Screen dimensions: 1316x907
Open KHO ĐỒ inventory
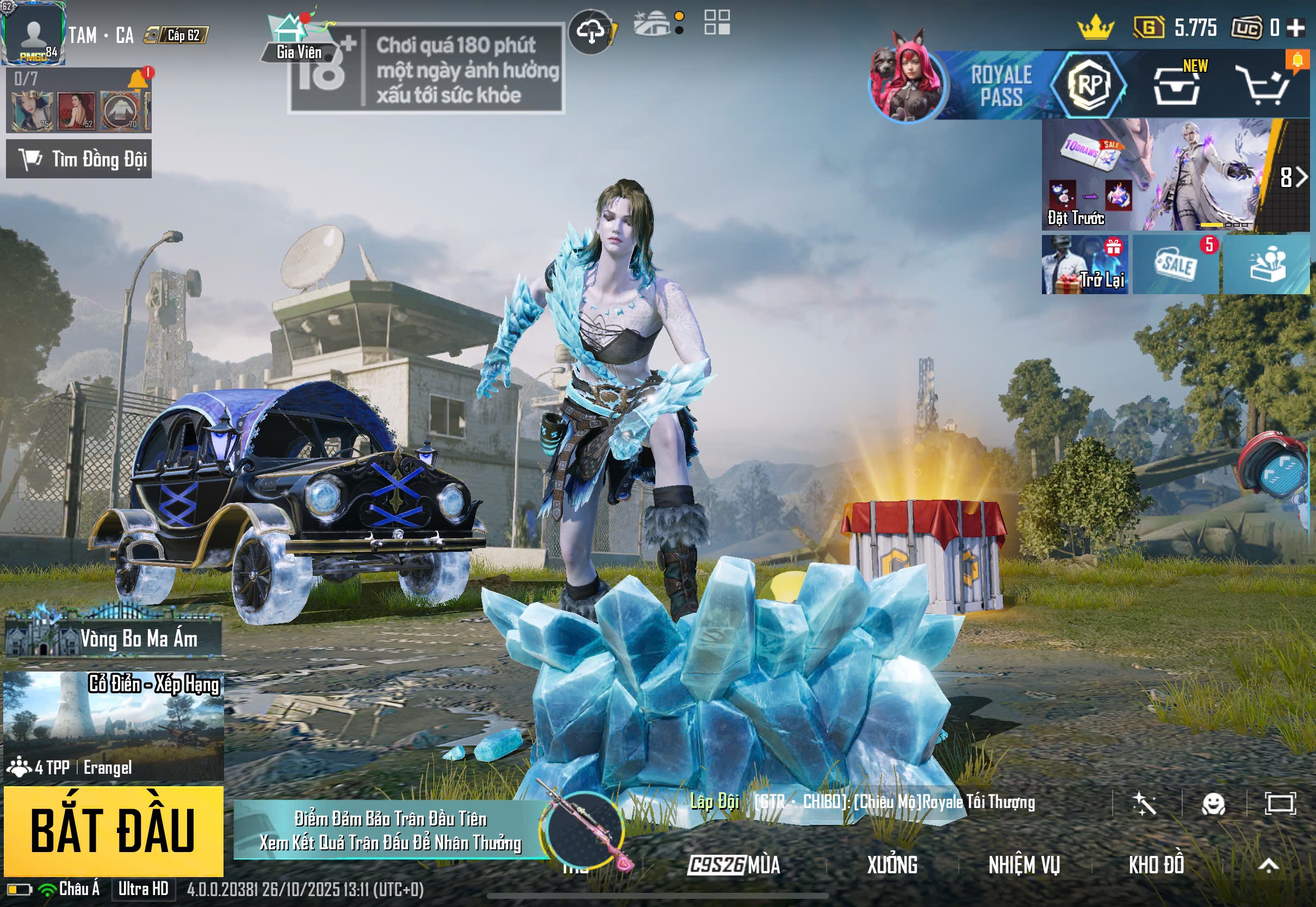click(1156, 865)
